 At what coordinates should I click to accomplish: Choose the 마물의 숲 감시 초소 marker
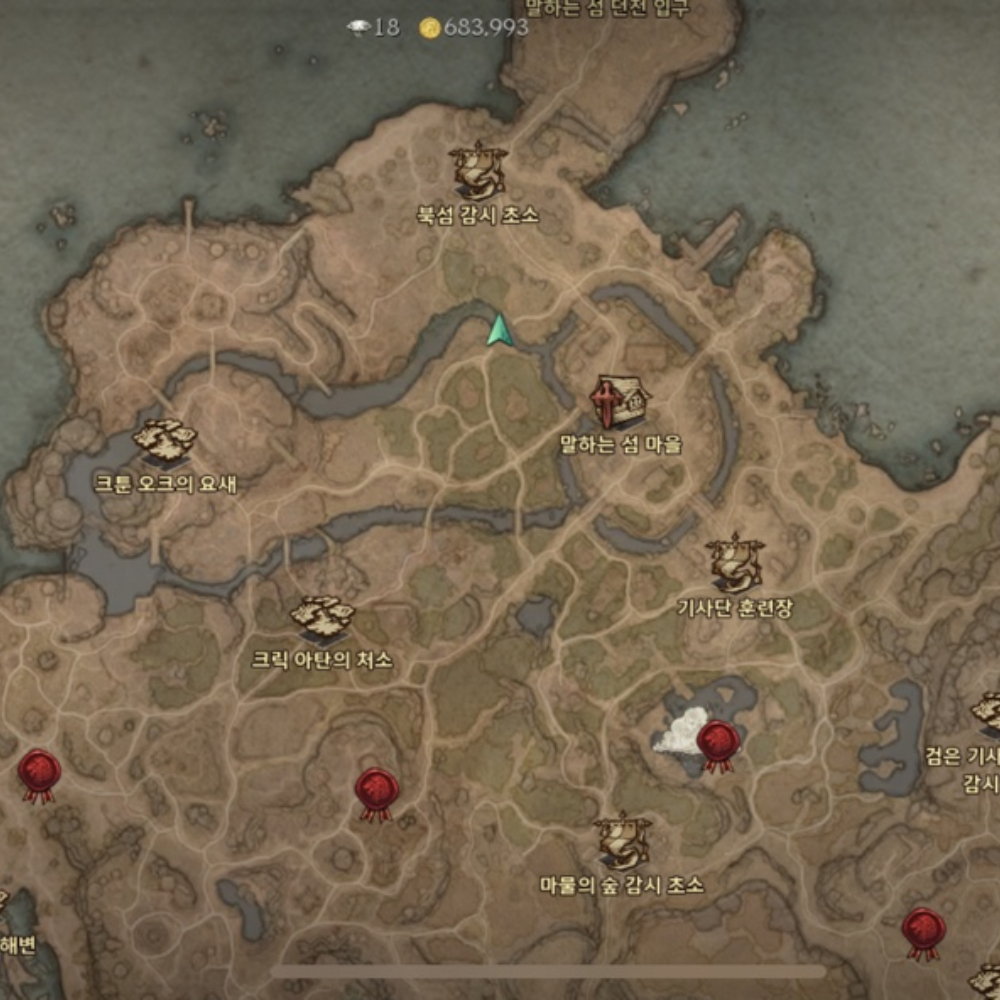coord(622,842)
